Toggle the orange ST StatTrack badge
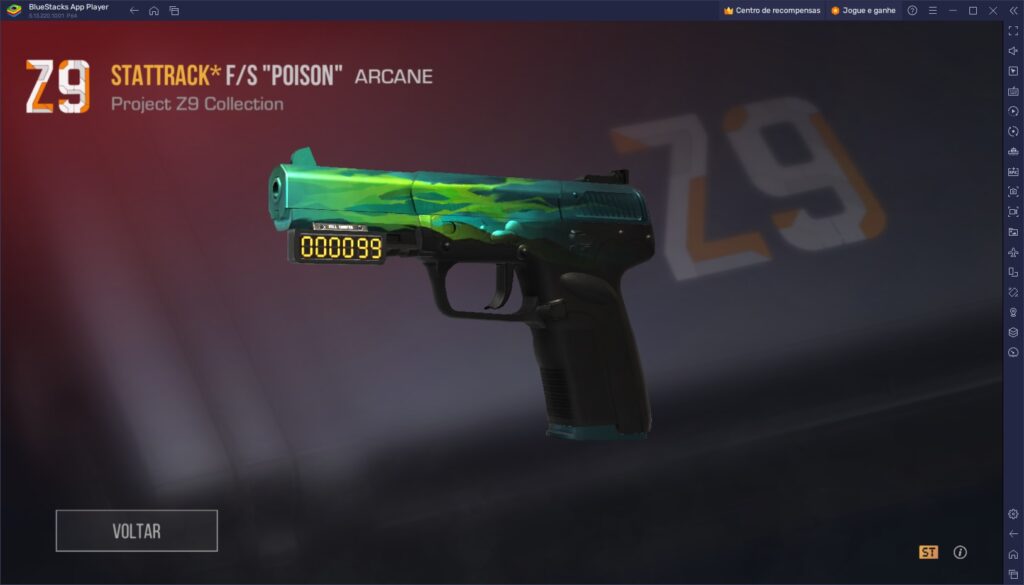This screenshot has width=1024, height=585. pyautogui.click(x=928, y=552)
